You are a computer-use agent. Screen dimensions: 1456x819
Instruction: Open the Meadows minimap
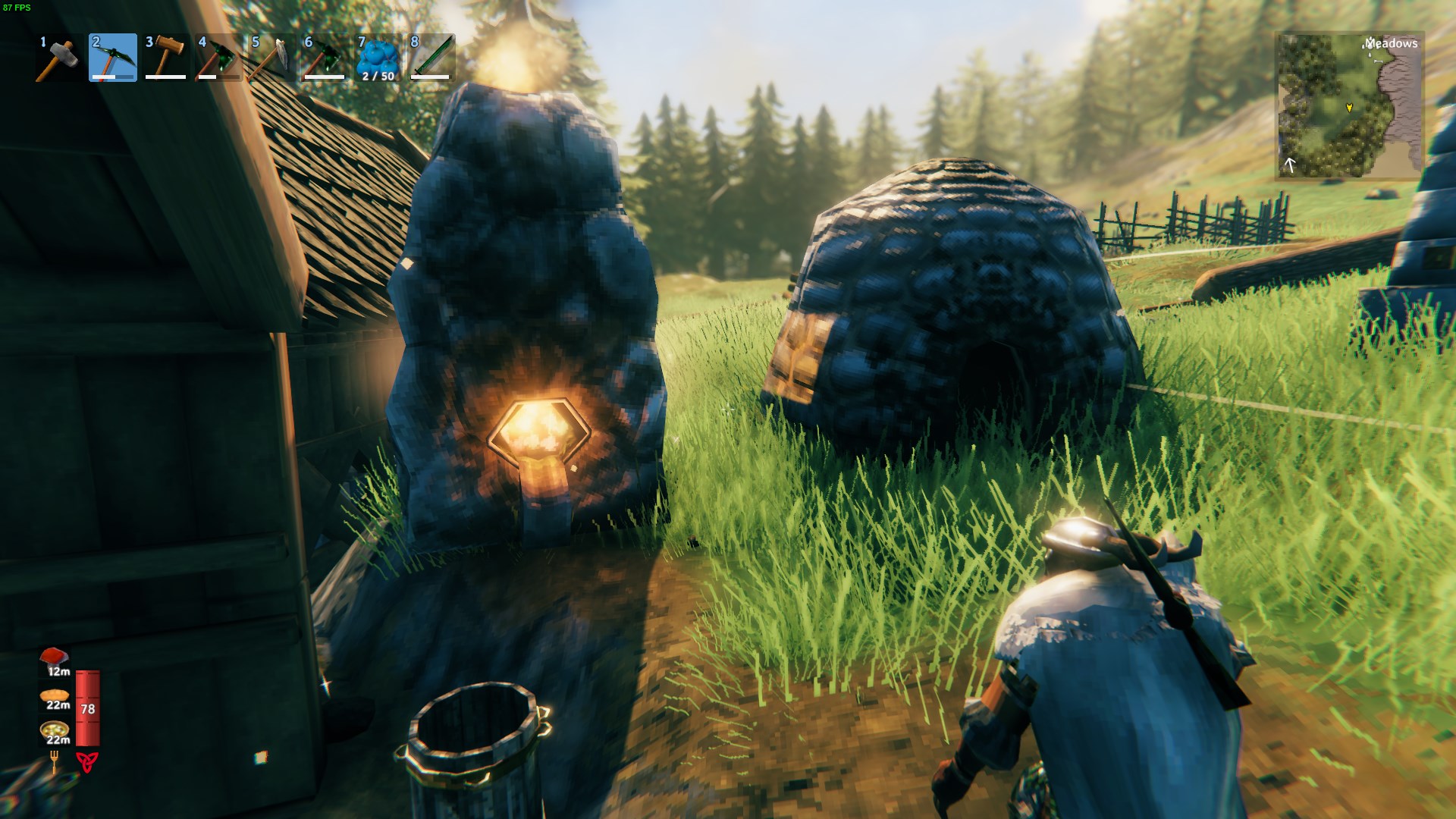point(1350,105)
